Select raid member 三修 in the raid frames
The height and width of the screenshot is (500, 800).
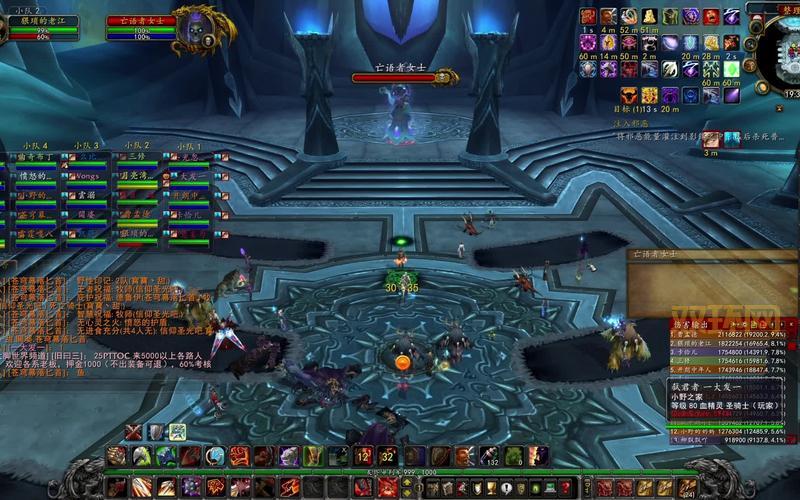[x=136, y=158]
